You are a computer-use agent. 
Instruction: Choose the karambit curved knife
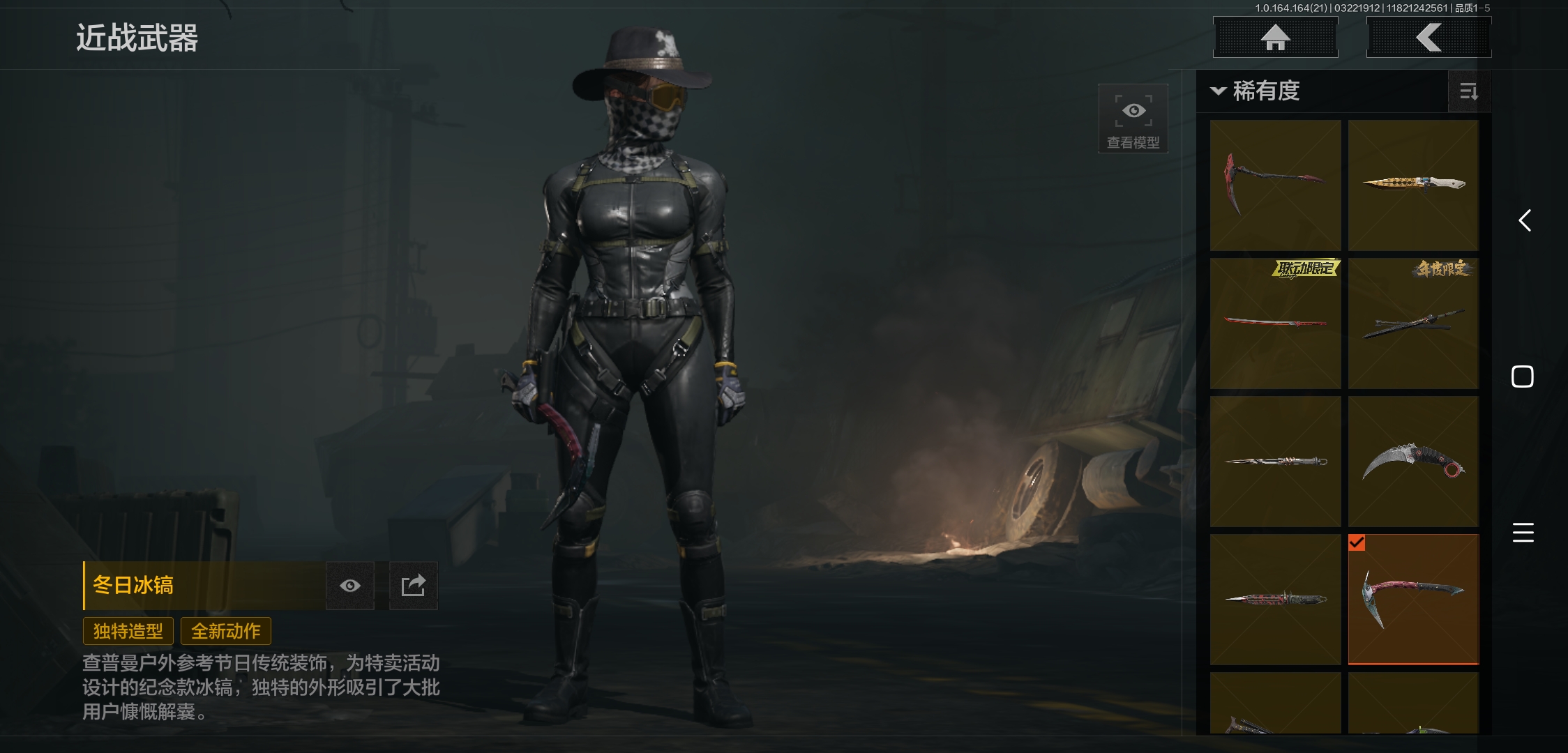click(x=1413, y=461)
